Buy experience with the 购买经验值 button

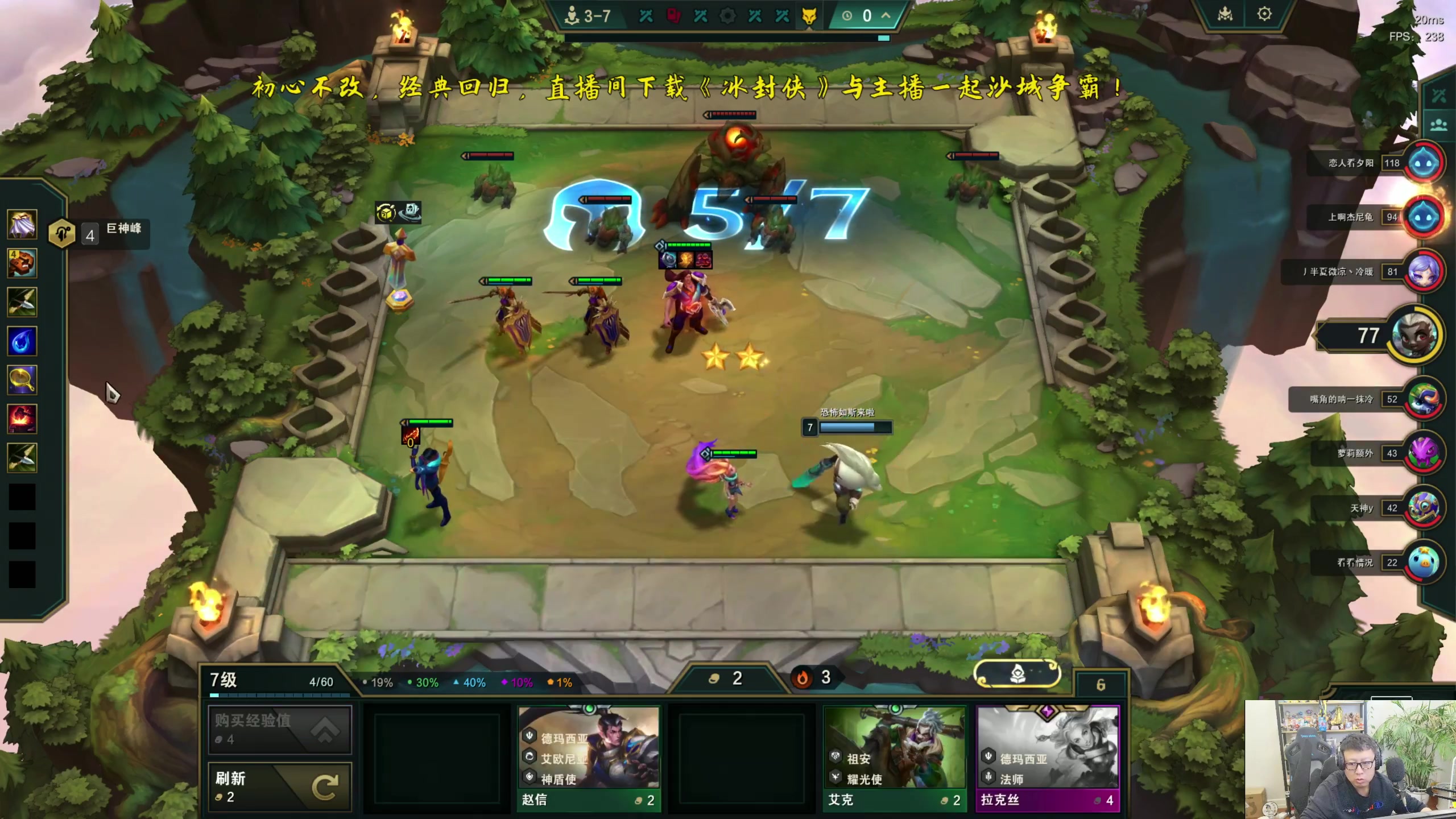point(280,730)
